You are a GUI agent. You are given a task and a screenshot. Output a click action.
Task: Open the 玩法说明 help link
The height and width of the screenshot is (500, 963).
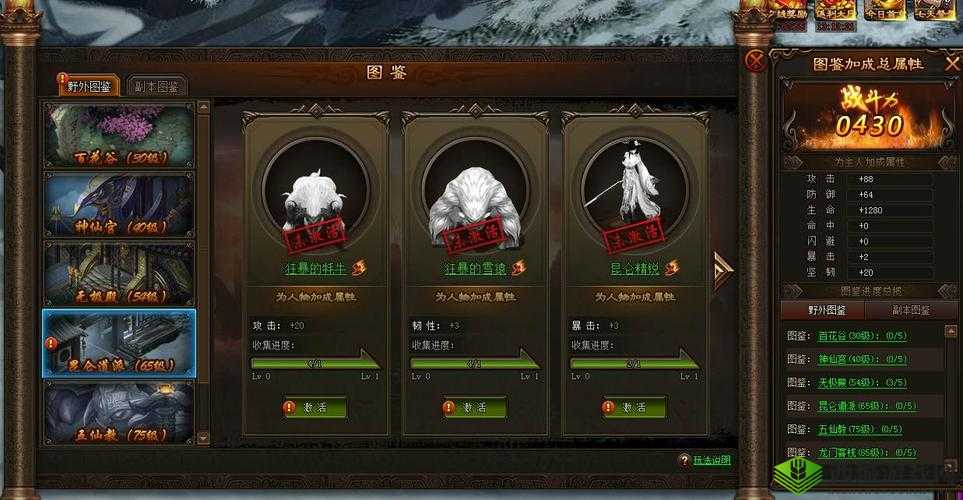(710, 460)
